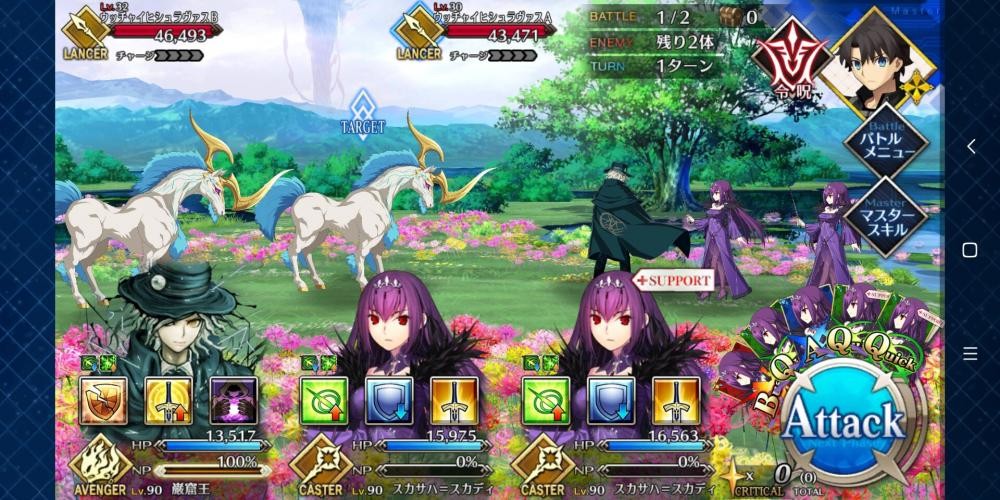Viewport: 1000px width, 500px height.
Task: Activate support Caster's blue shield-down skill
Action: pyautogui.click(x=609, y=400)
